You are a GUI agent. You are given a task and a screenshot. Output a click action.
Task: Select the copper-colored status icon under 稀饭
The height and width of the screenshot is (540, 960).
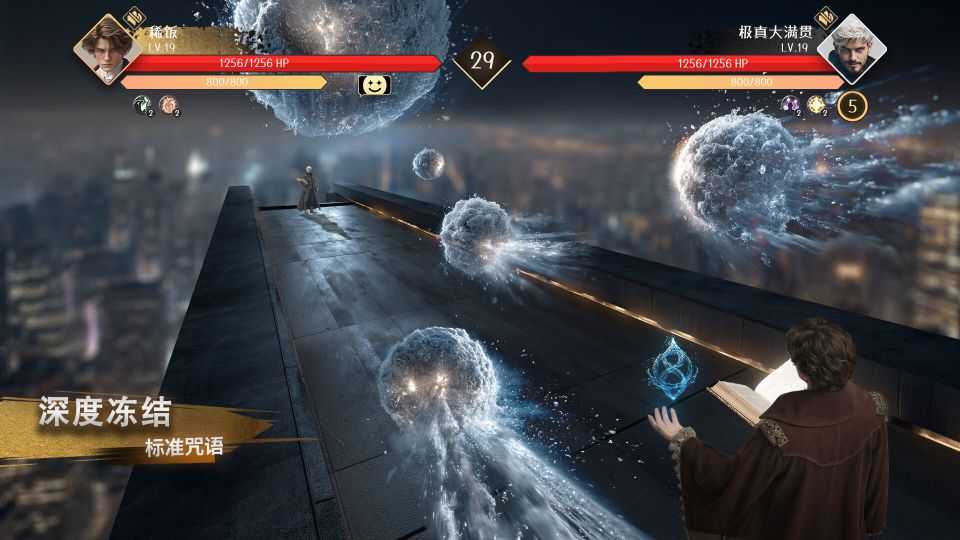click(x=168, y=103)
